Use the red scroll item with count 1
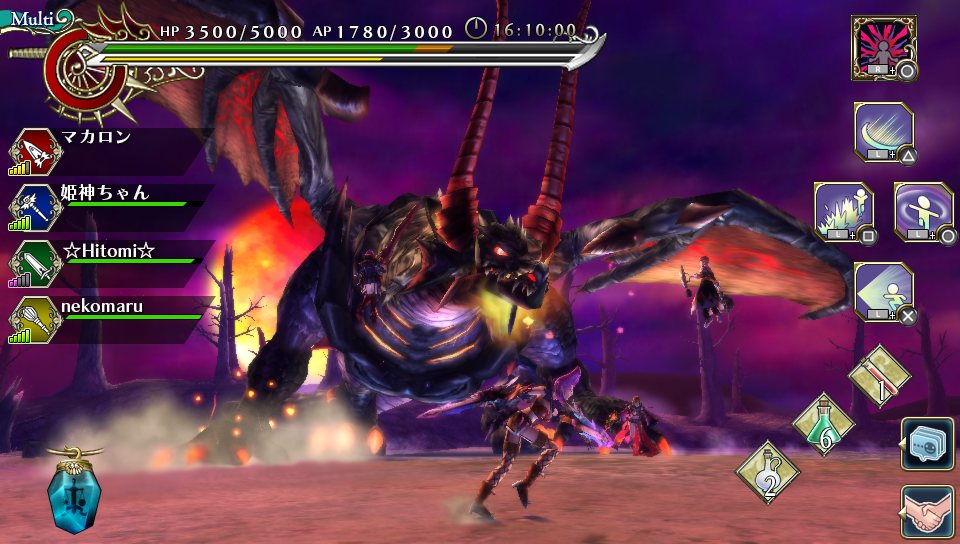 [880, 376]
